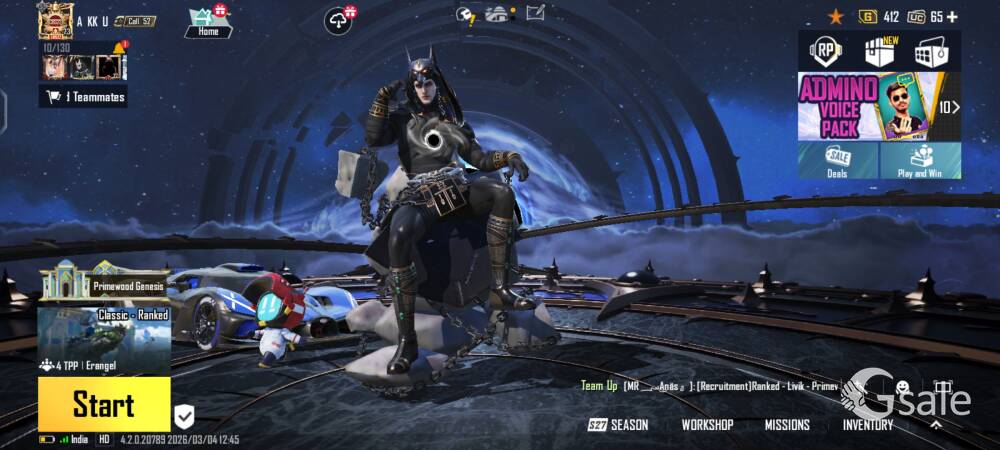Toggle the shield checkmark beside Start
Screen dimensions: 1000x450
click(185, 416)
